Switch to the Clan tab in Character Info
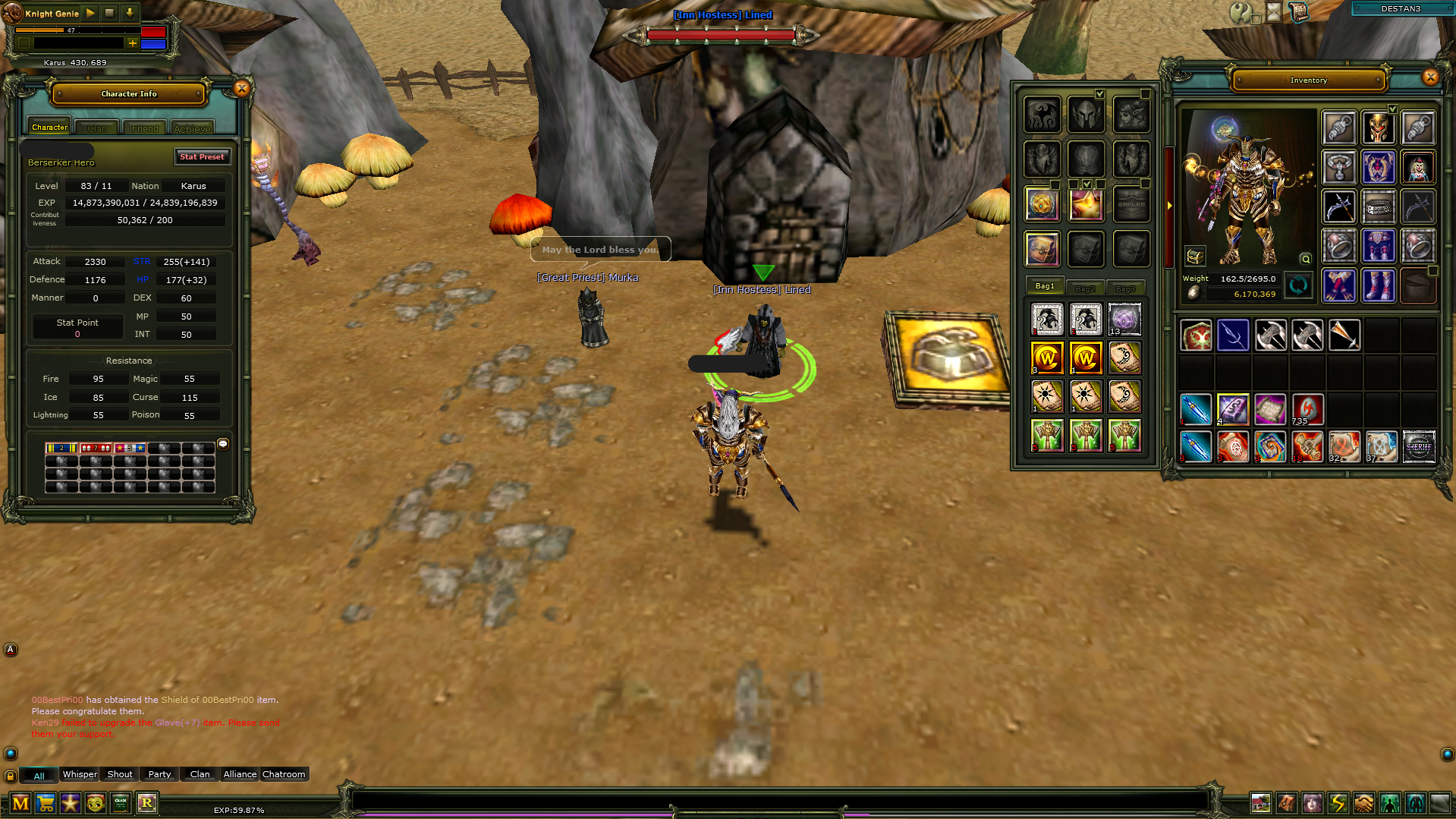Viewport: 1456px width, 819px height. (x=97, y=128)
